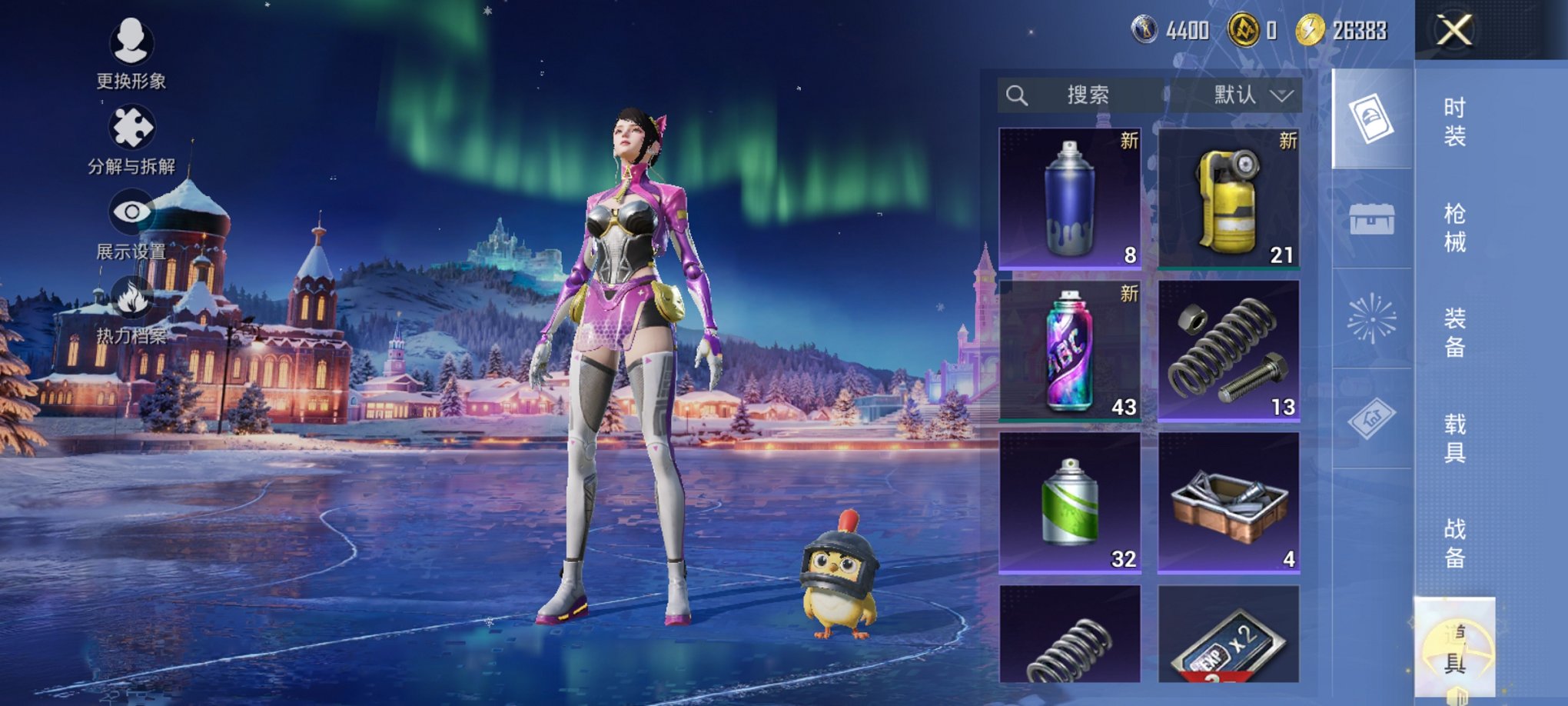This screenshot has height=706, width=1568.
Task: Select the crate of scrap parts
Action: point(1228,503)
